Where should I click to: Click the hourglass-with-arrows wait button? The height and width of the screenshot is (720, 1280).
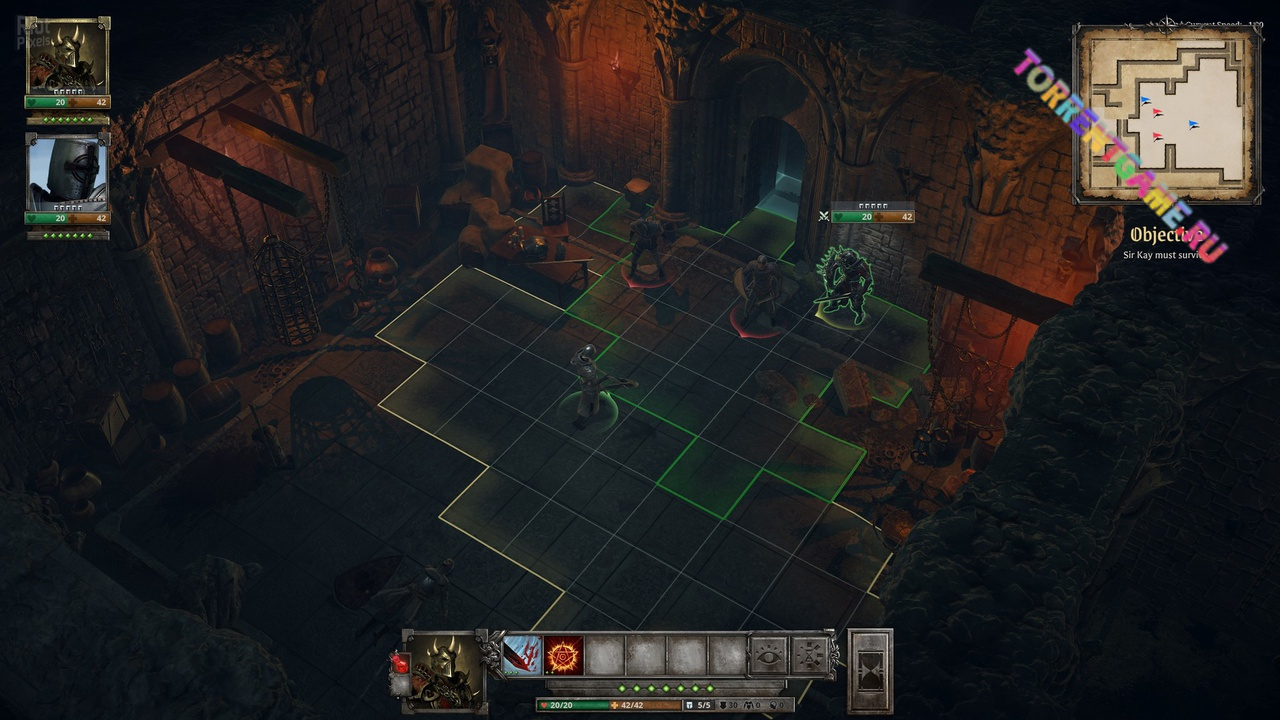point(811,655)
